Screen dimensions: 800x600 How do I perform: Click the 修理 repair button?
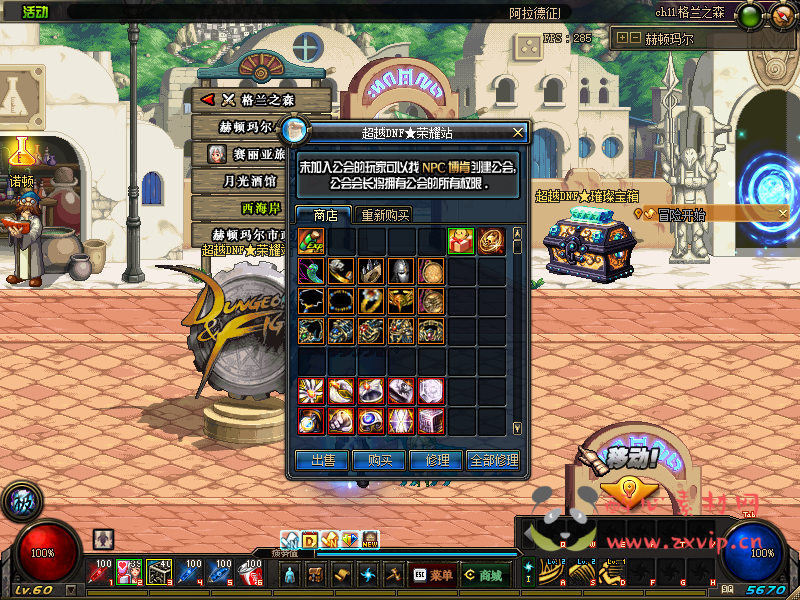tap(437, 460)
